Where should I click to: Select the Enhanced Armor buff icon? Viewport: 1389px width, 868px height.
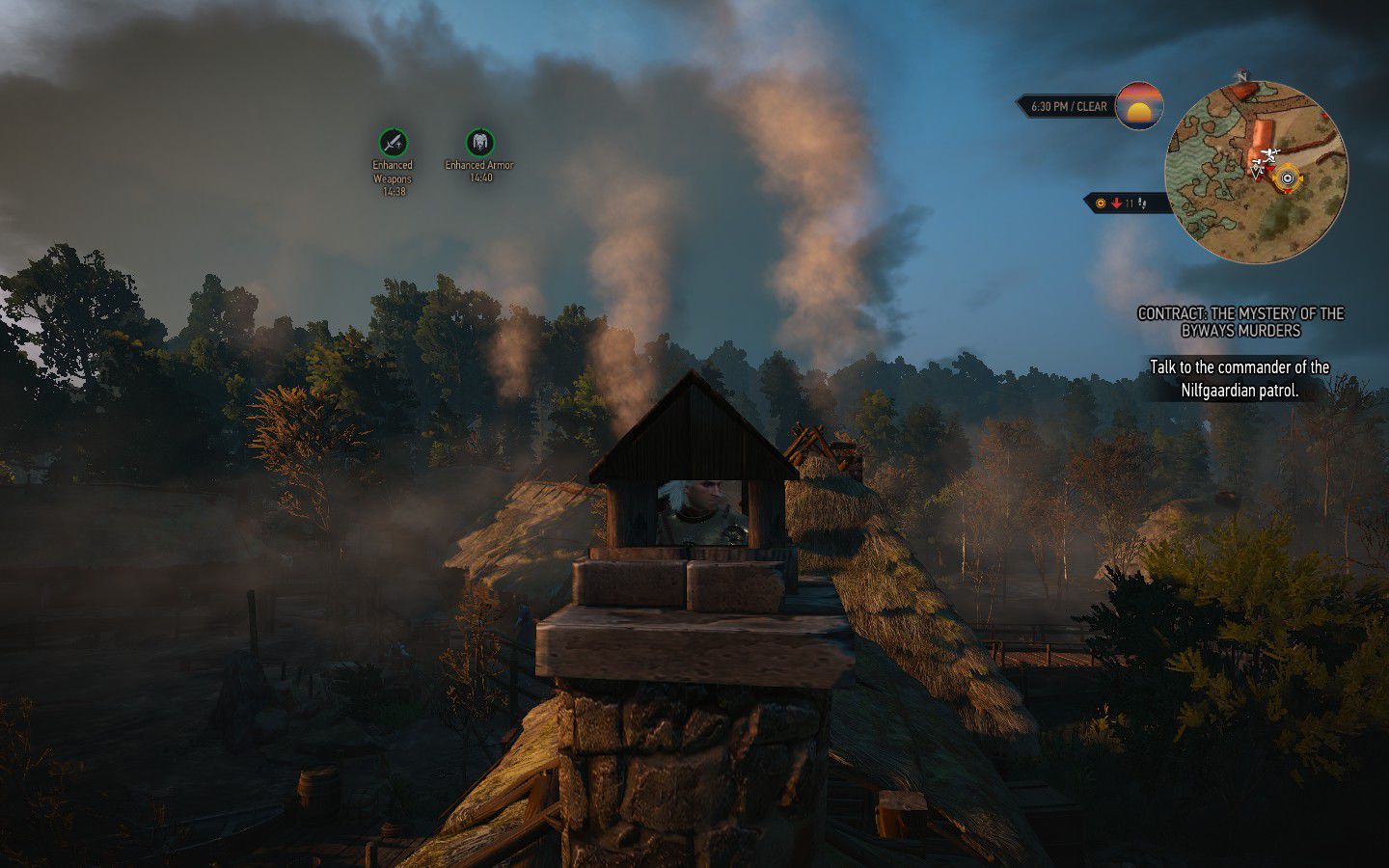479,143
